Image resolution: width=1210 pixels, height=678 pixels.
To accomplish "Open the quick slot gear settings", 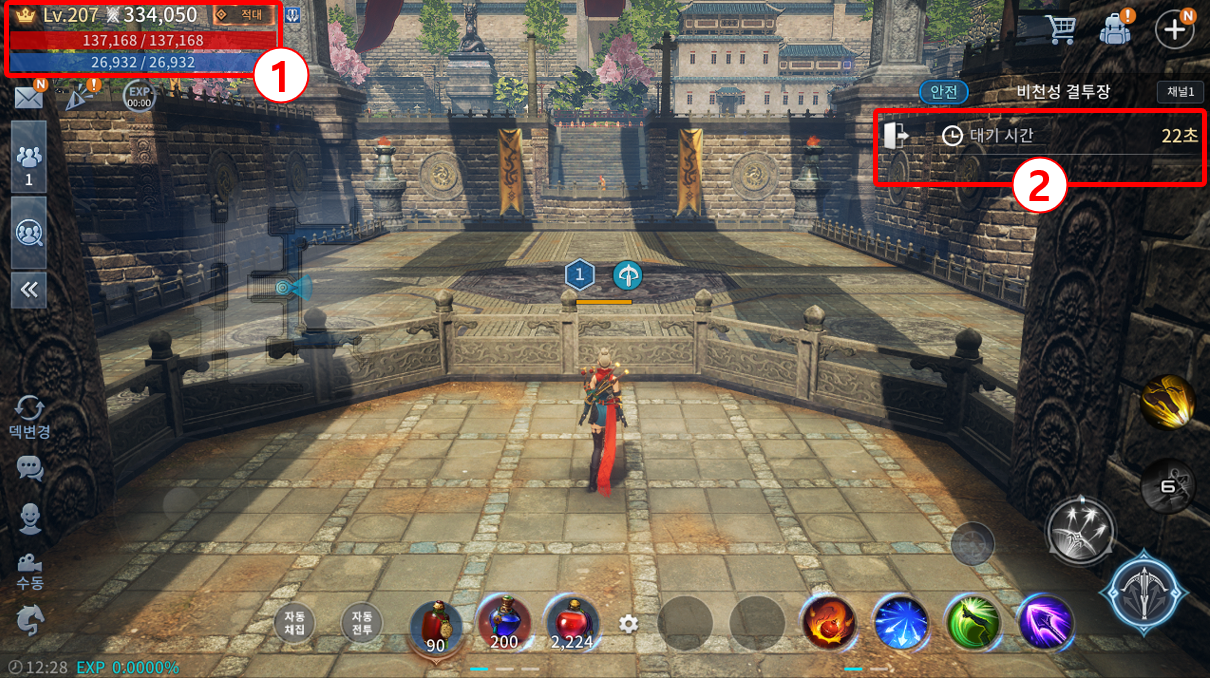I will 628,624.
